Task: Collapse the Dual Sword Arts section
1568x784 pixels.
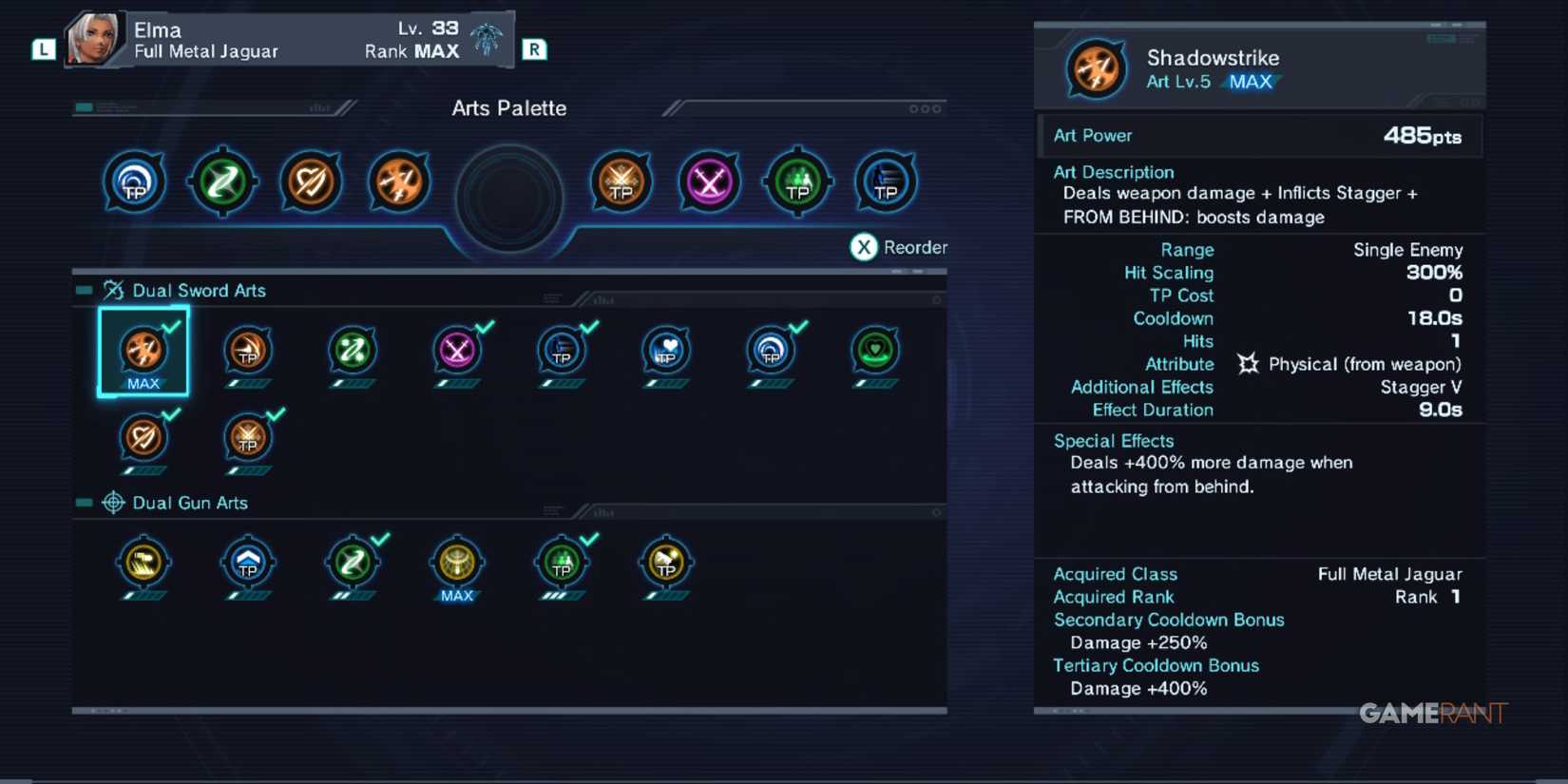Action: click(83, 290)
